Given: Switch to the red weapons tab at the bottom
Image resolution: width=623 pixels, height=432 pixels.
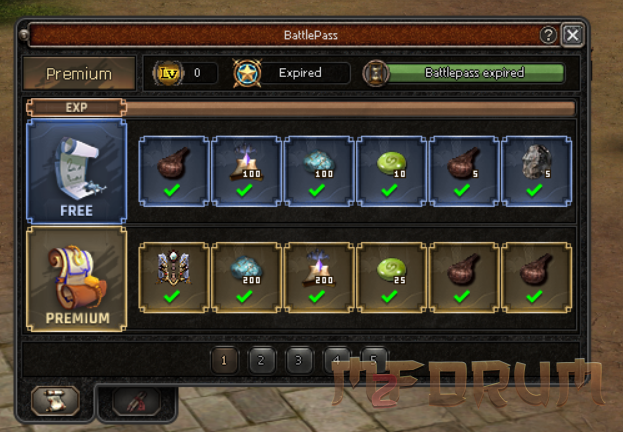Looking at the screenshot, I should [x=137, y=402].
